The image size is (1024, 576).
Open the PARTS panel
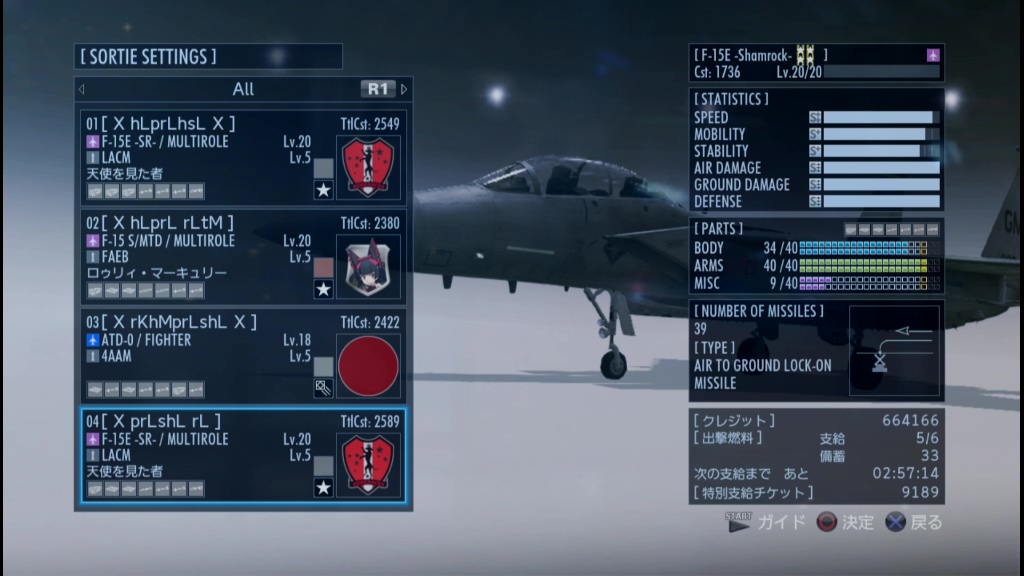coord(816,258)
